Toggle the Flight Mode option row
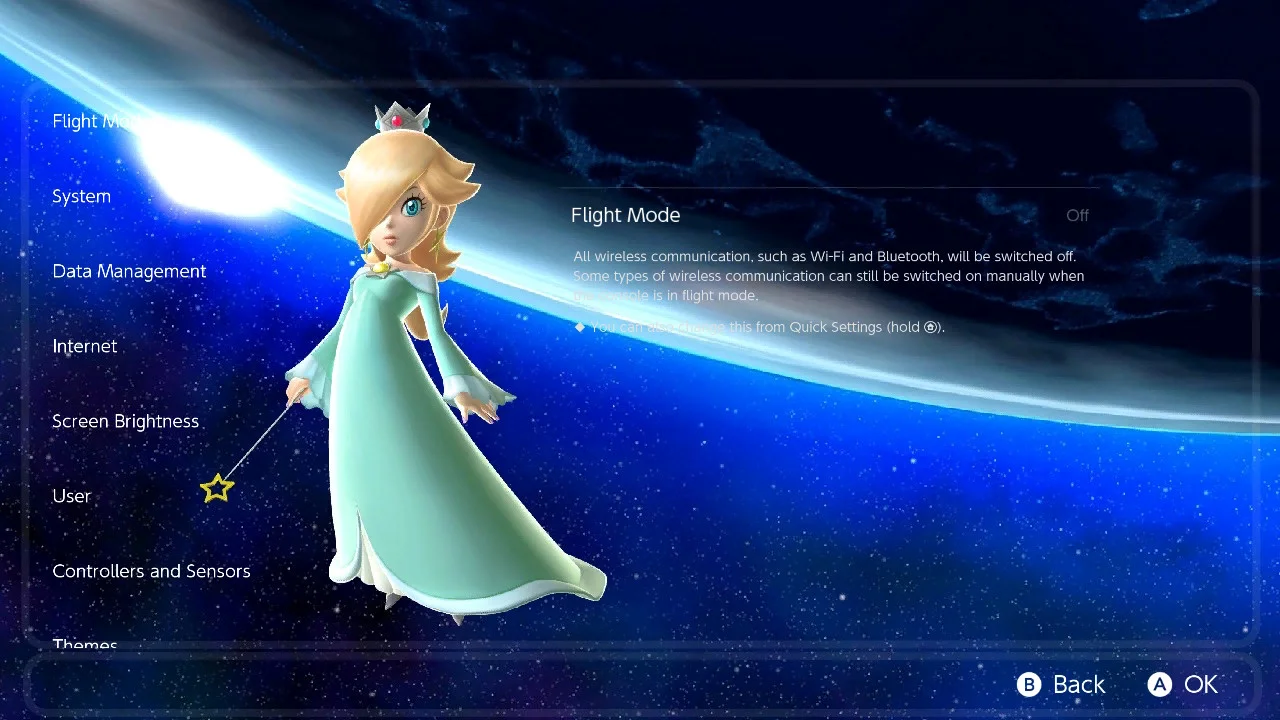The width and height of the screenshot is (1280, 720). tap(829, 216)
